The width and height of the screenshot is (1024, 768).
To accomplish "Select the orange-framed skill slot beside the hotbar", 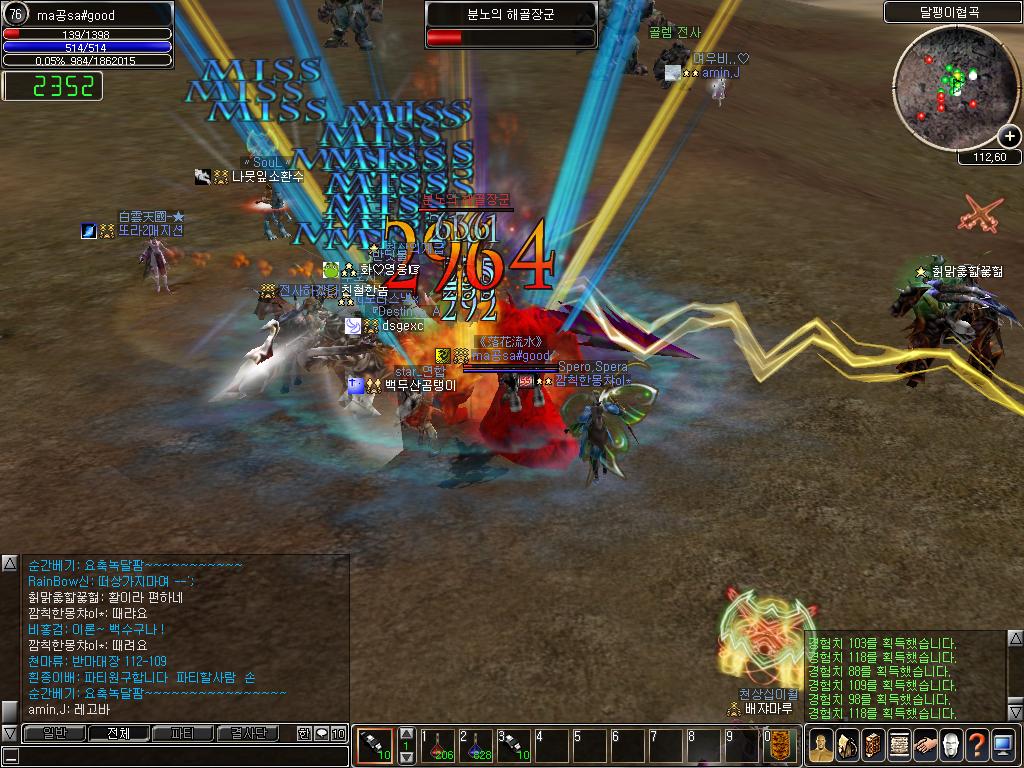I will tap(375, 746).
